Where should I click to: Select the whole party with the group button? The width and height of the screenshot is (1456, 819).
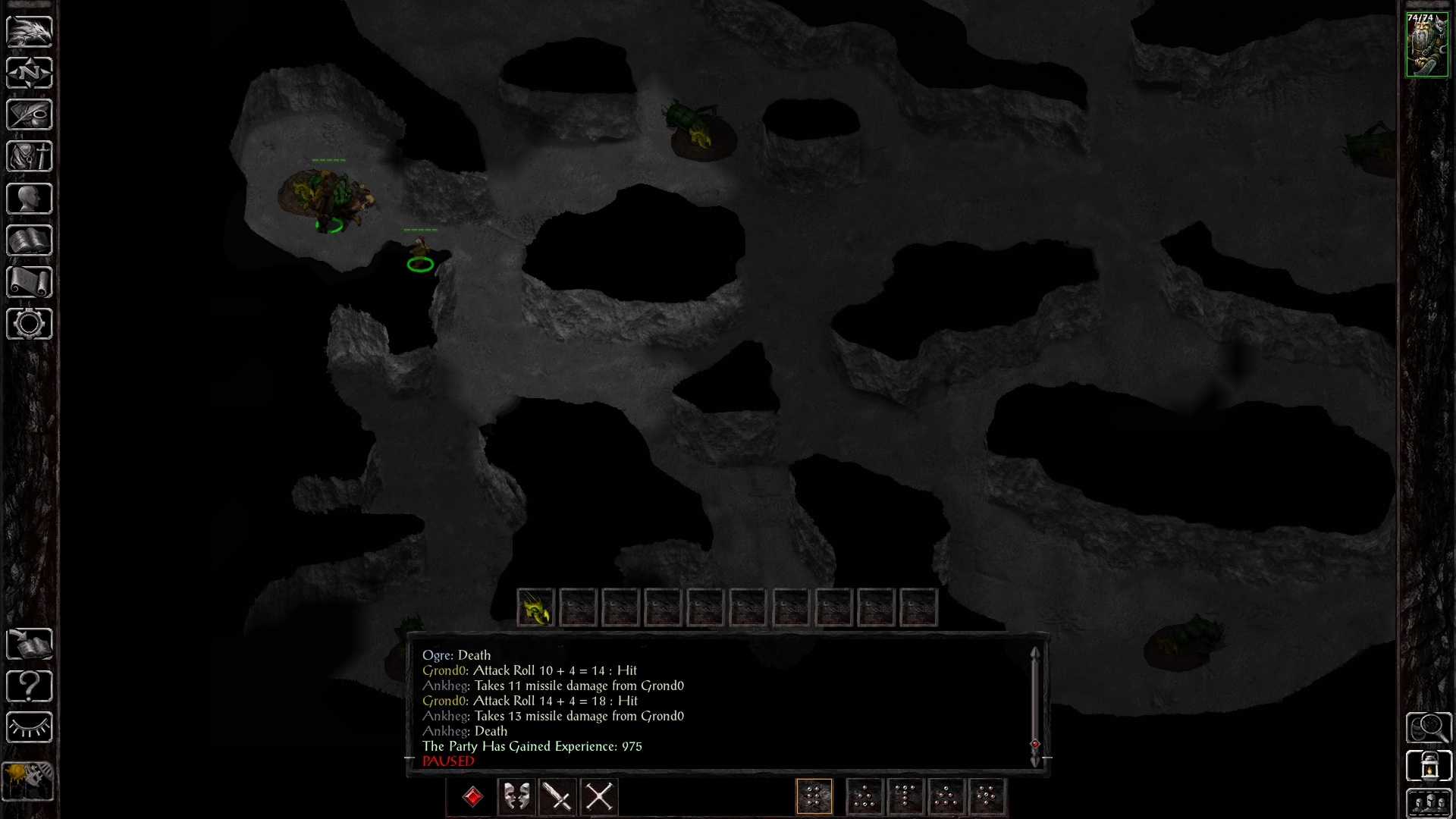pos(1429,804)
